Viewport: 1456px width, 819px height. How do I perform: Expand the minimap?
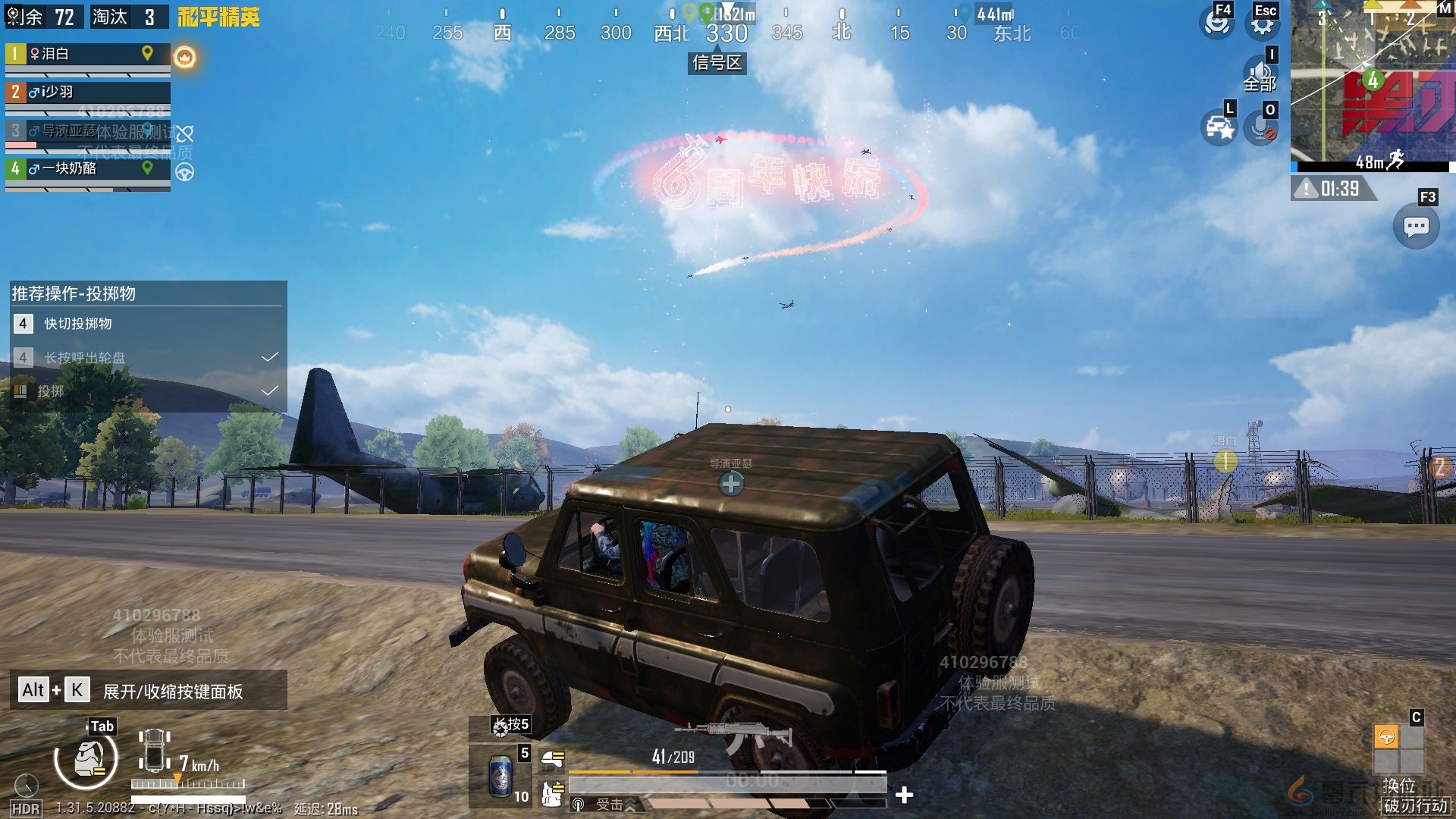click(1373, 85)
